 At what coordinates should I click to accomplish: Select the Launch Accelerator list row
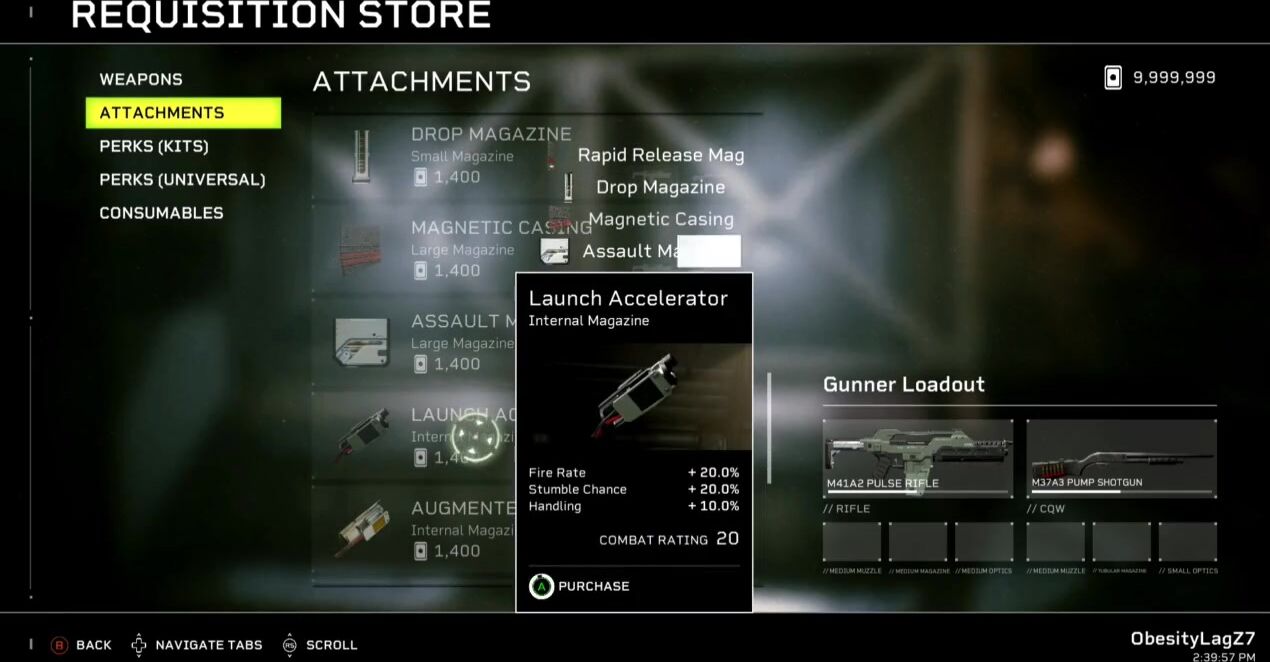point(420,435)
